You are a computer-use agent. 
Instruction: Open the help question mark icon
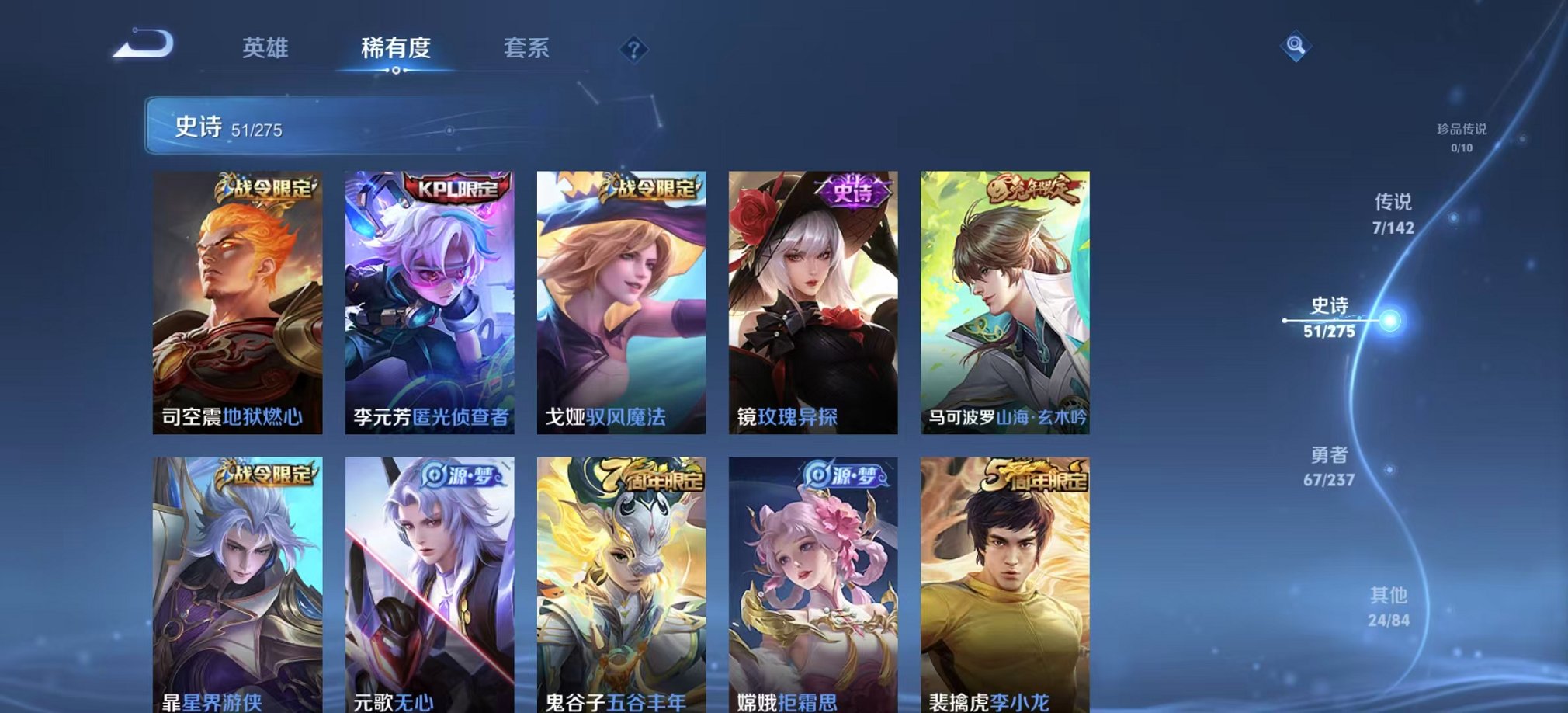click(x=635, y=50)
